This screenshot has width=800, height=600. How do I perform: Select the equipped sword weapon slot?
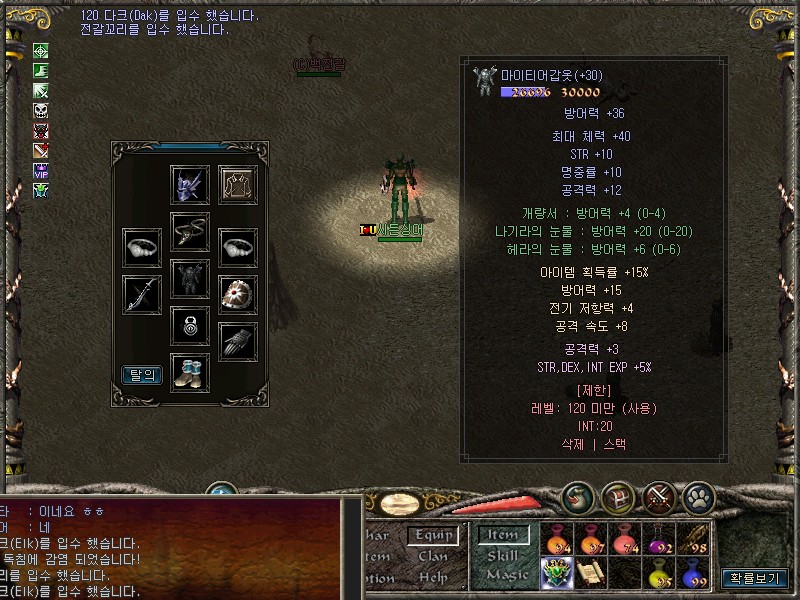[142, 294]
